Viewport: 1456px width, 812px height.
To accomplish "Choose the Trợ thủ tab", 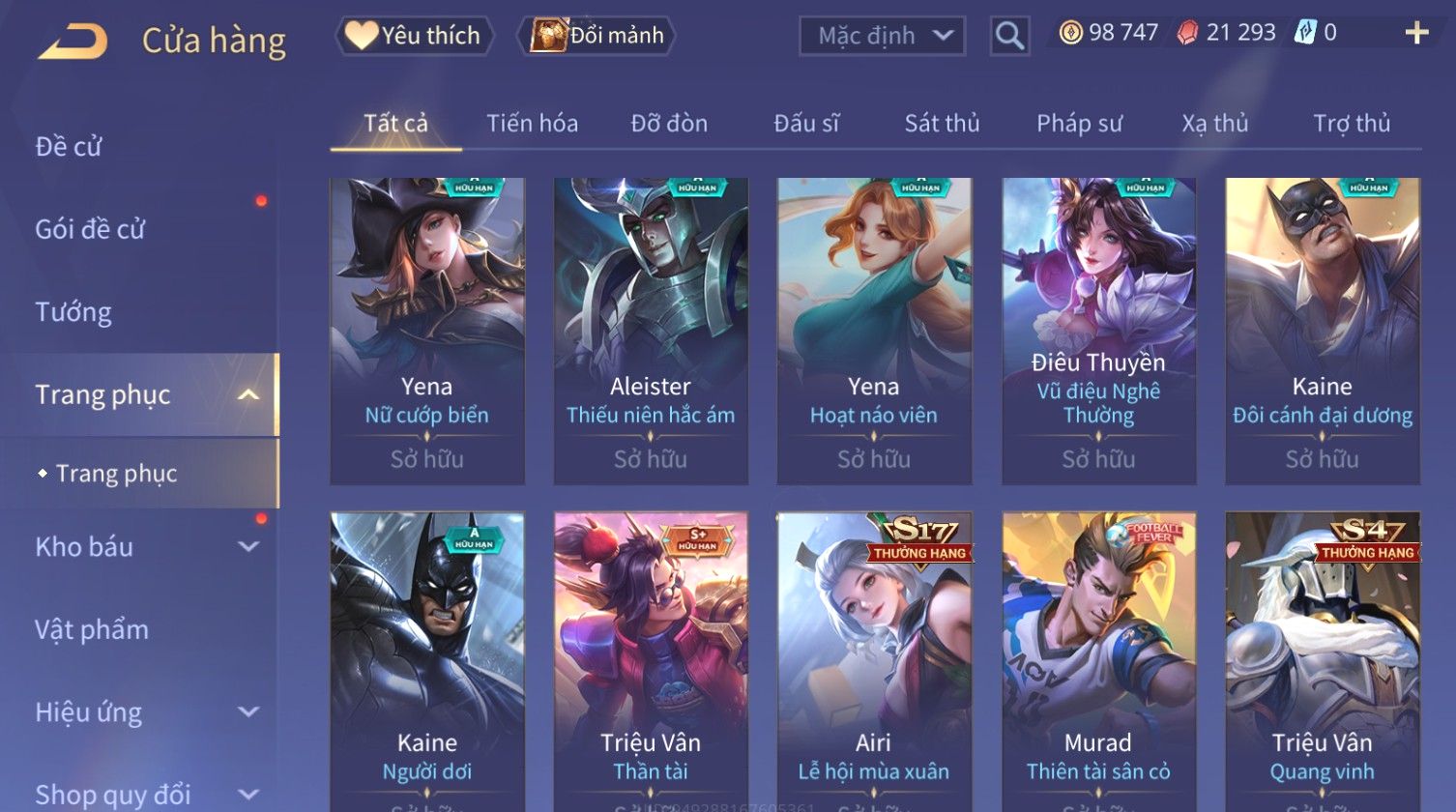I will point(1351,124).
